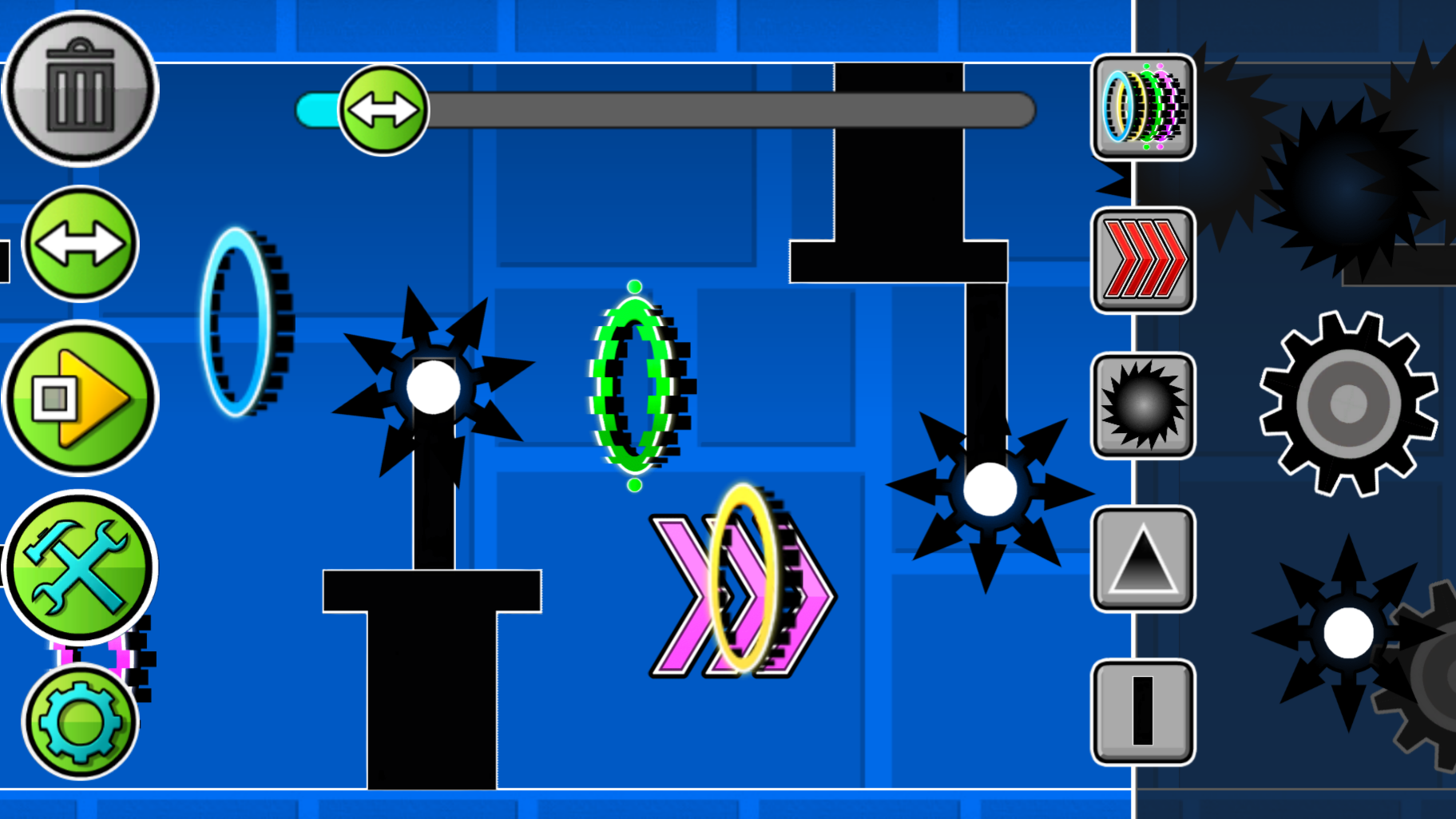Open the delete object tool with the trash icon
Screen dimensions: 1456x819
[x=80, y=88]
